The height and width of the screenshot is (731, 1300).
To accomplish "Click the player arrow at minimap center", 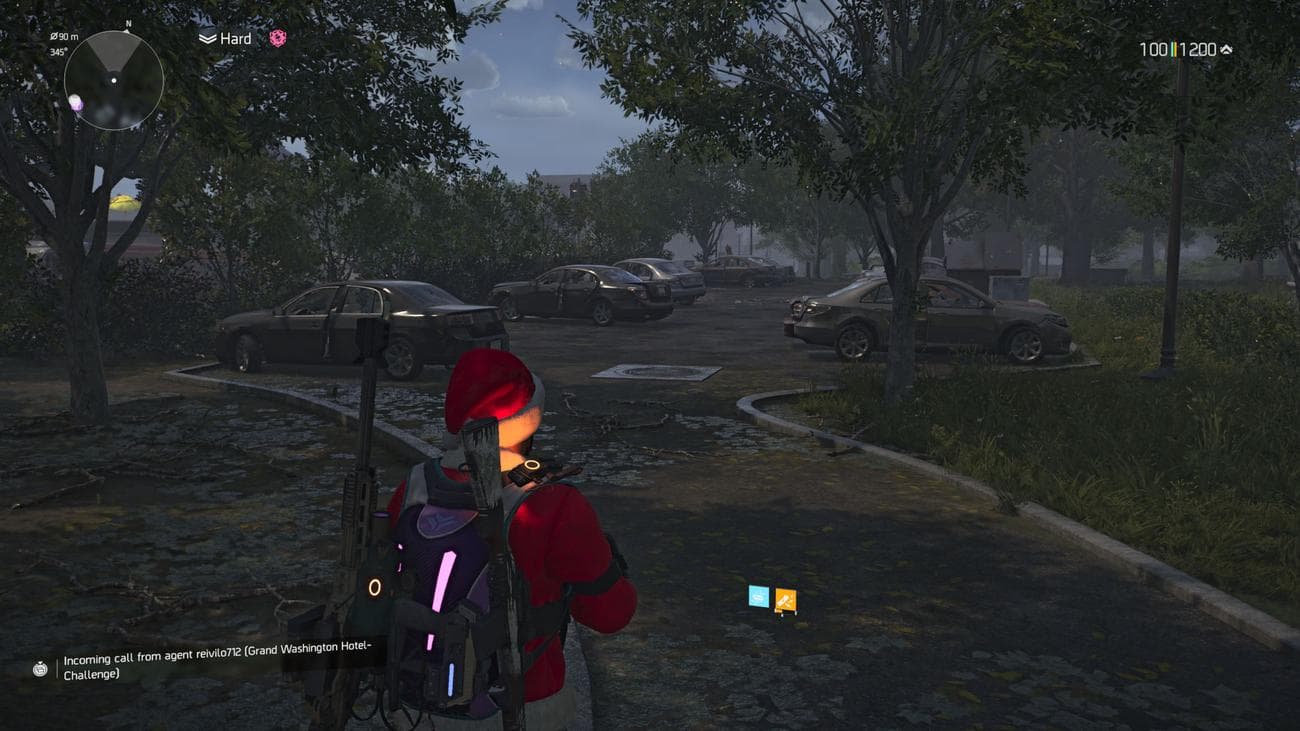I will (x=114, y=80).
